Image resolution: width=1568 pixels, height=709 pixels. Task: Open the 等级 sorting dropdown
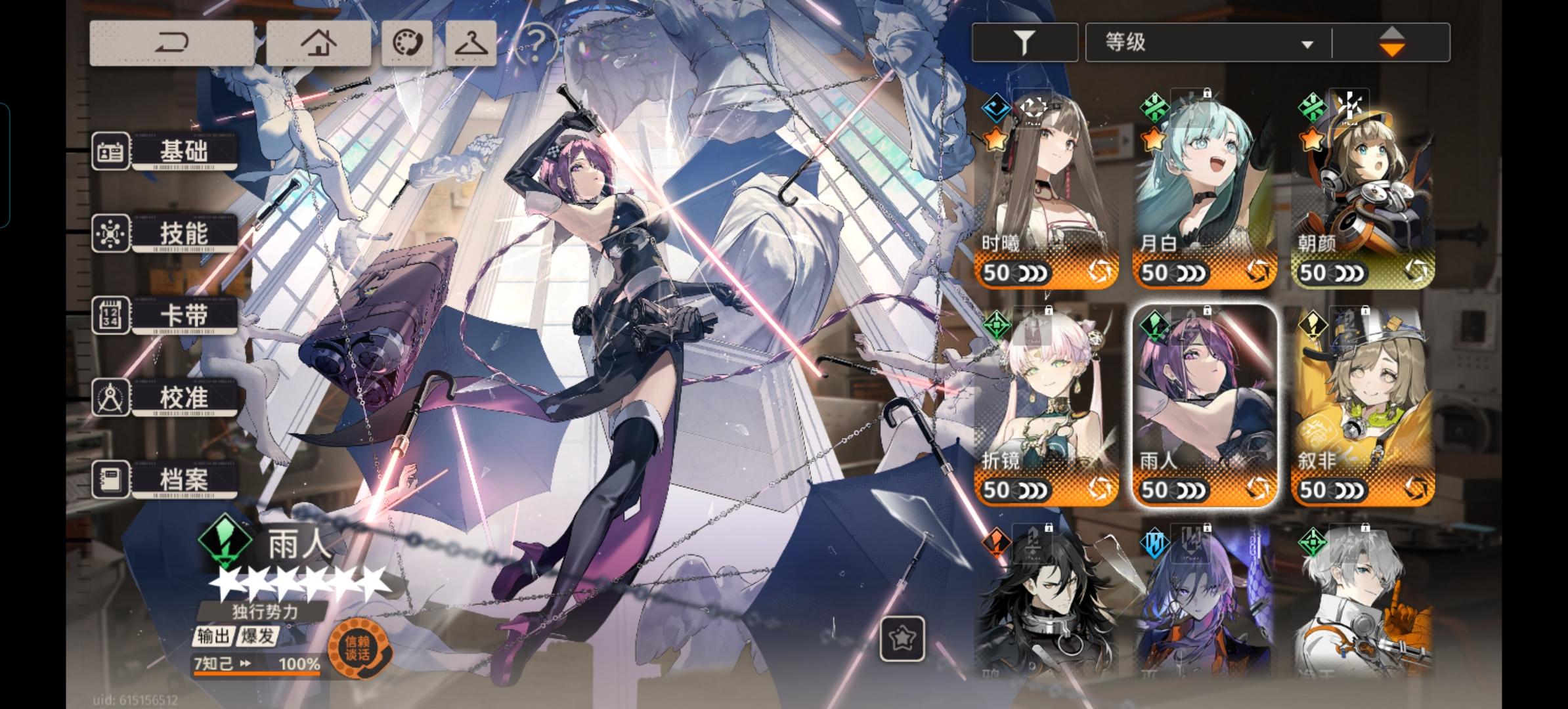click(1205, 41)
